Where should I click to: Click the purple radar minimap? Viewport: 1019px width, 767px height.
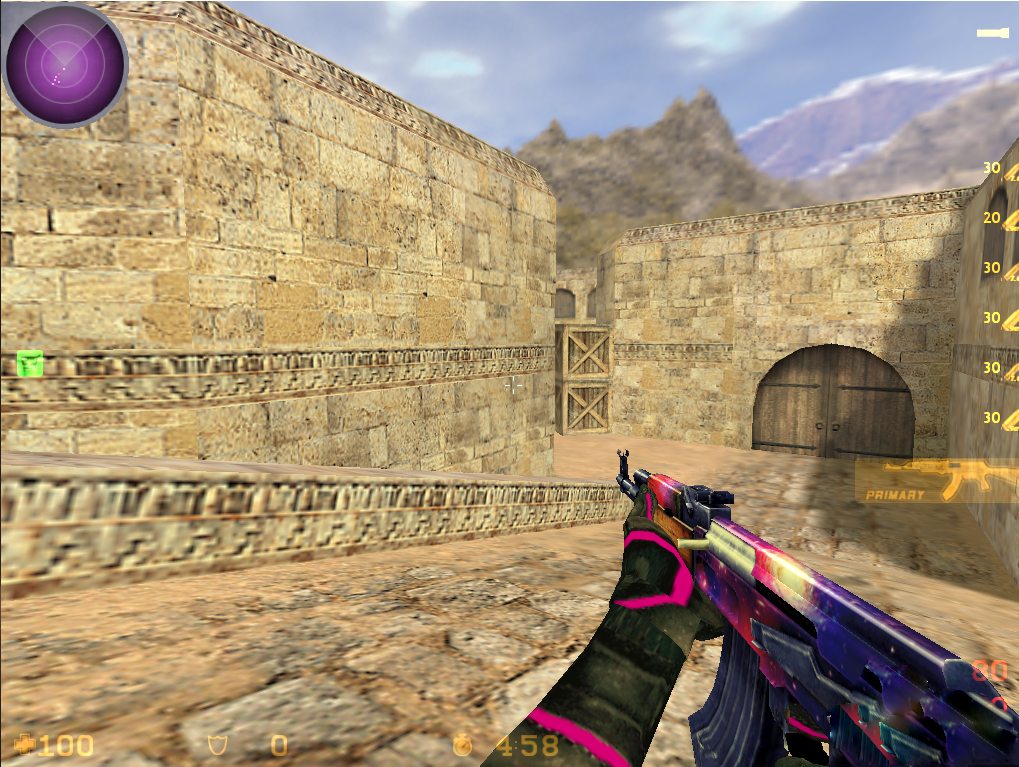(65, 65)
